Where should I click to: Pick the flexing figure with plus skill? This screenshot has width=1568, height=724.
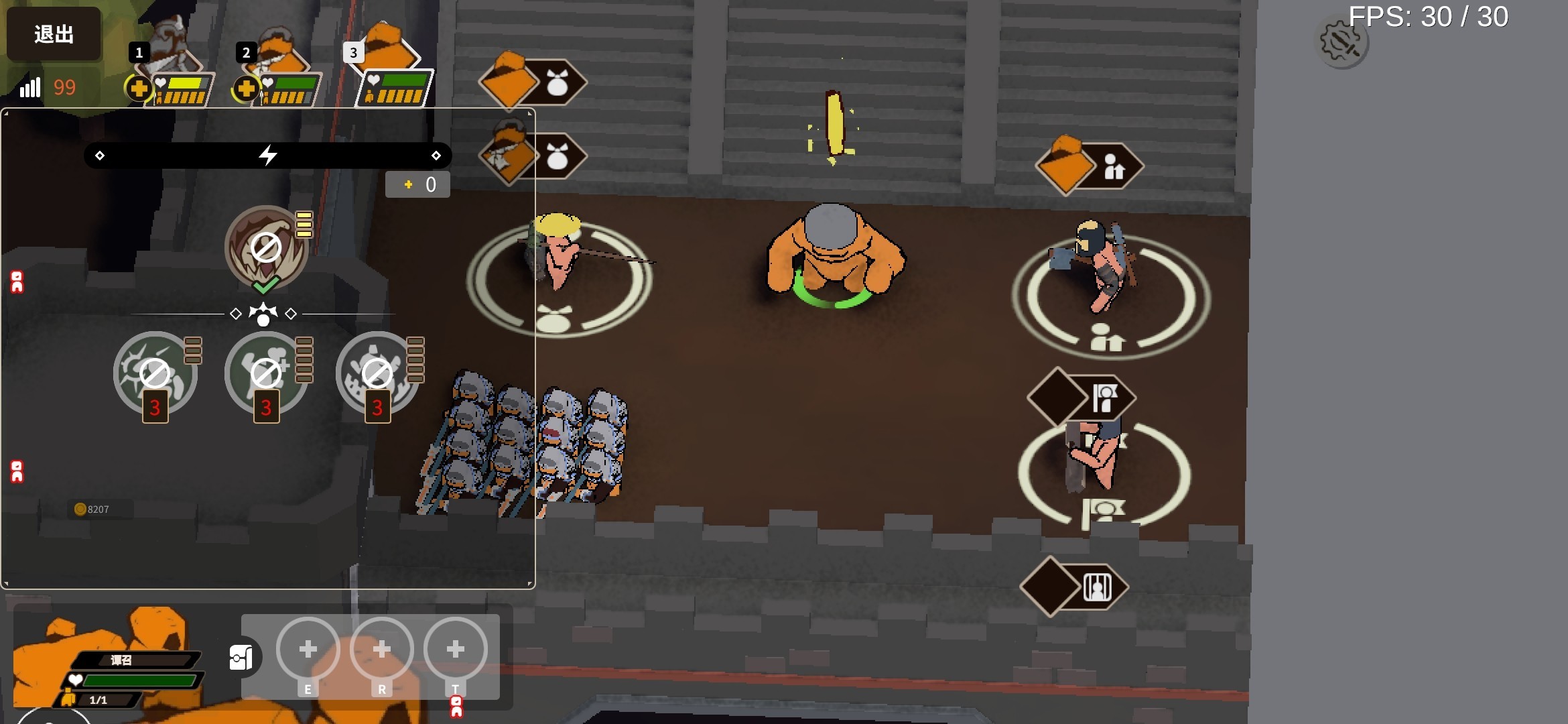point(266,373)
